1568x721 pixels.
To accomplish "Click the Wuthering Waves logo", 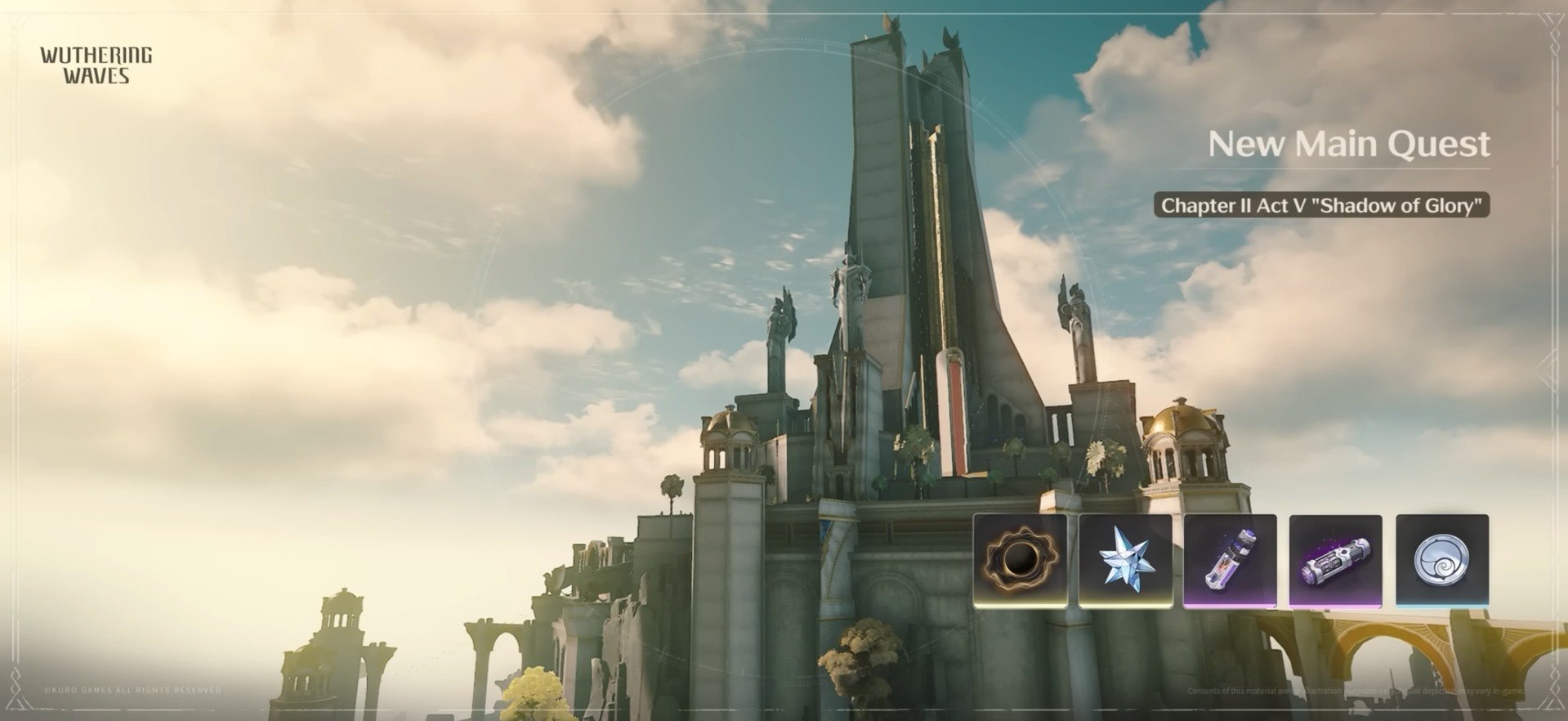I will coord(96,65).
